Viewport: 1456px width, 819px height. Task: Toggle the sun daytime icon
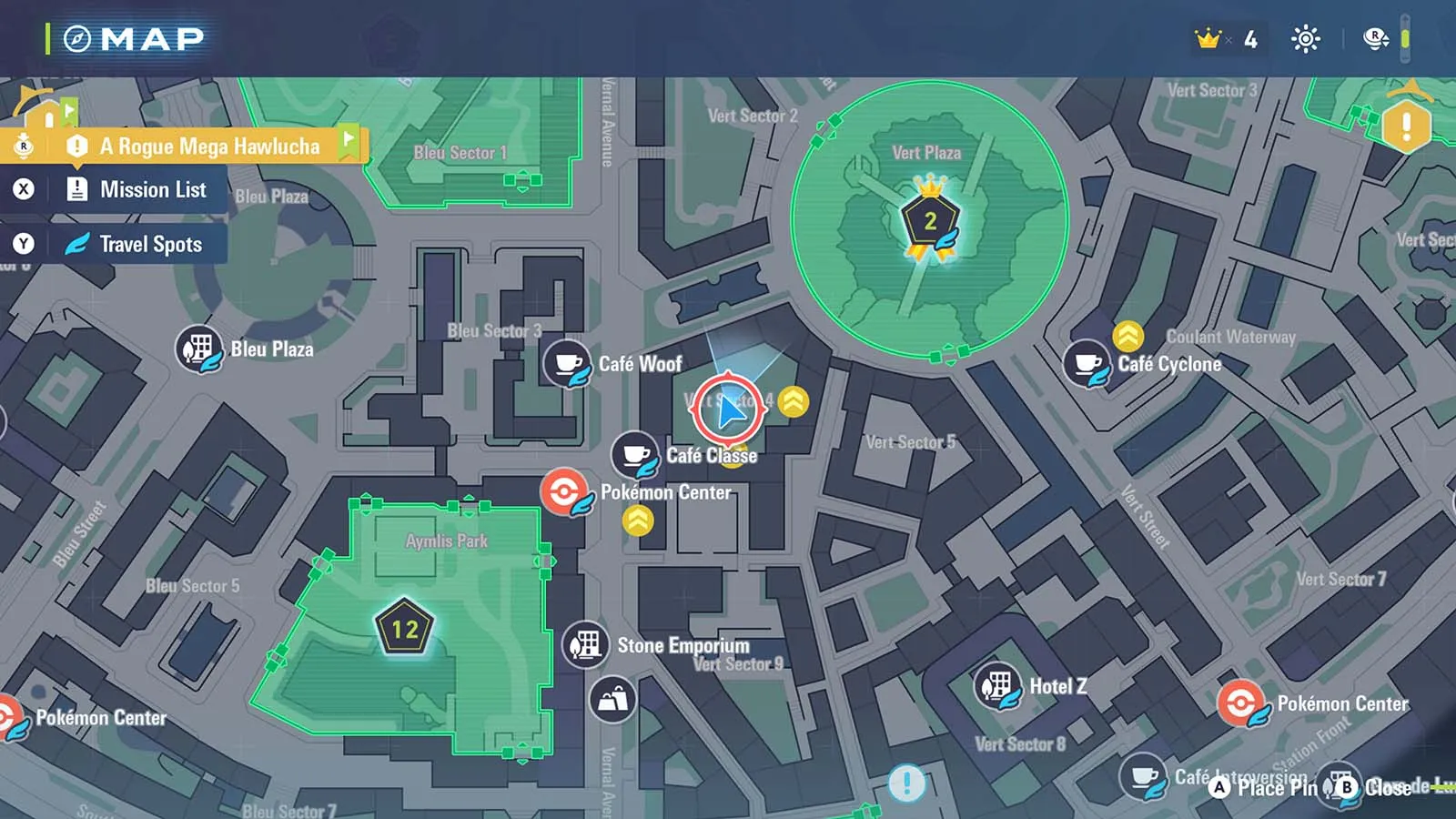1306,39
